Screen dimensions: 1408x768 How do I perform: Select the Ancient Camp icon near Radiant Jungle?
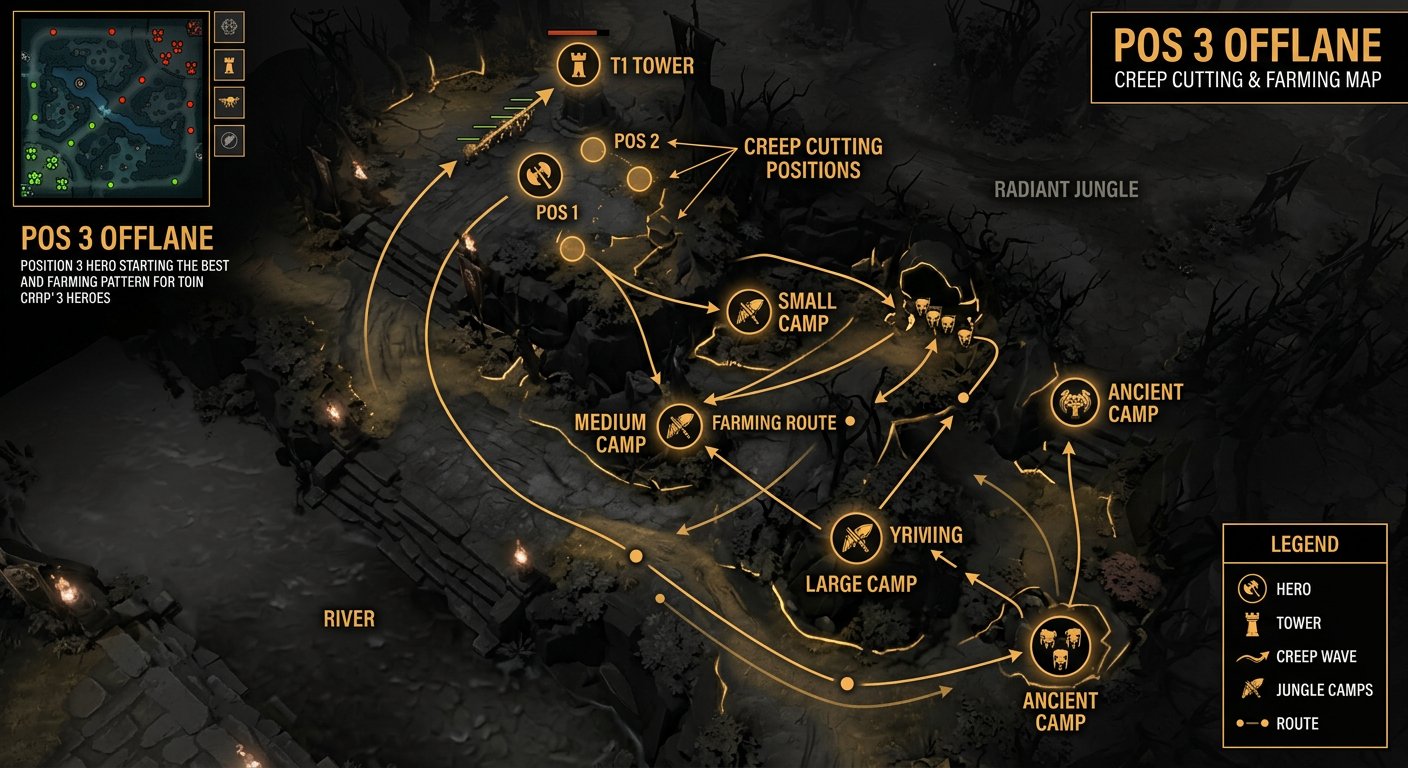point(1073,402)
